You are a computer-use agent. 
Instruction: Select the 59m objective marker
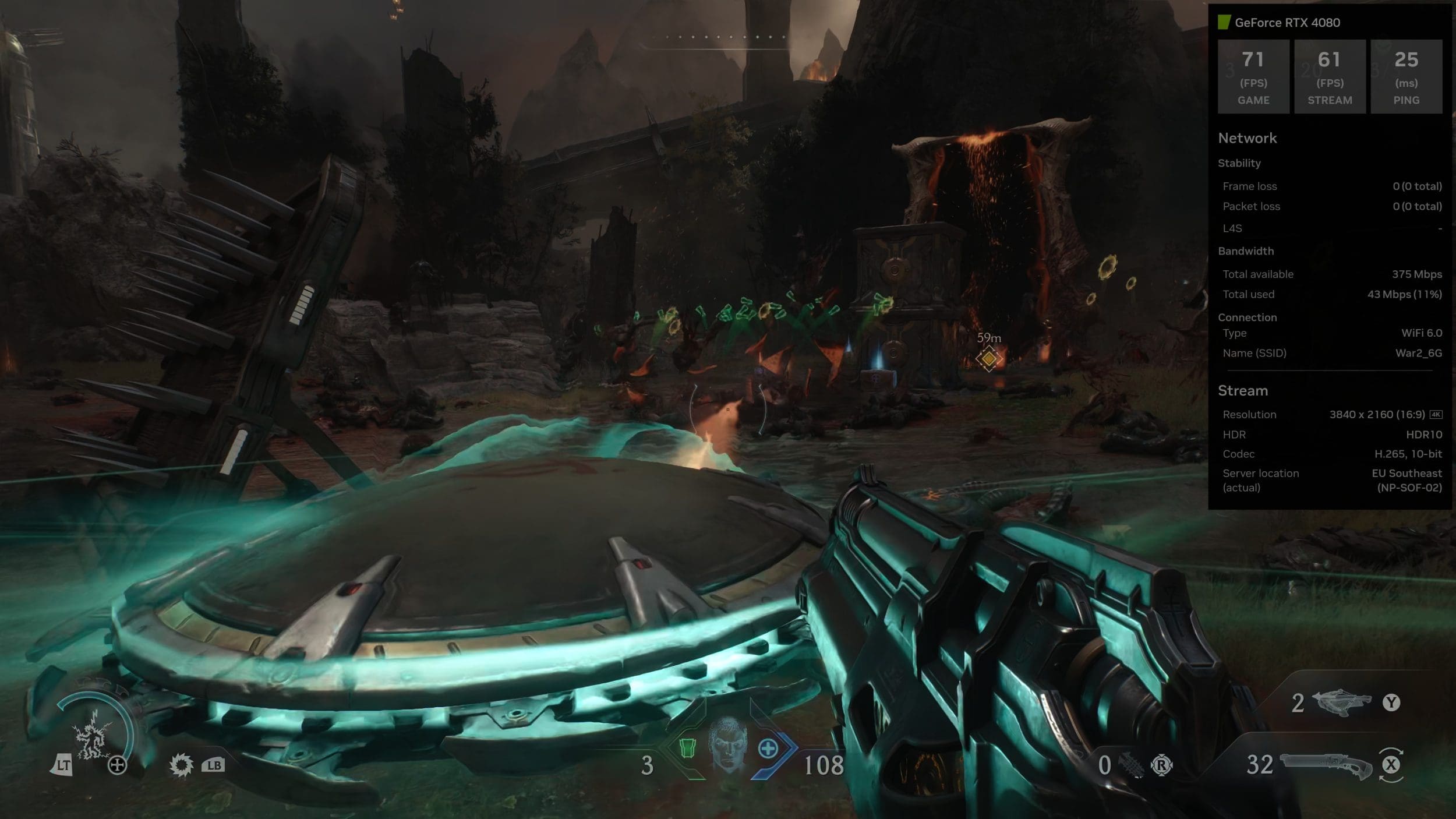tap(988, 358)
